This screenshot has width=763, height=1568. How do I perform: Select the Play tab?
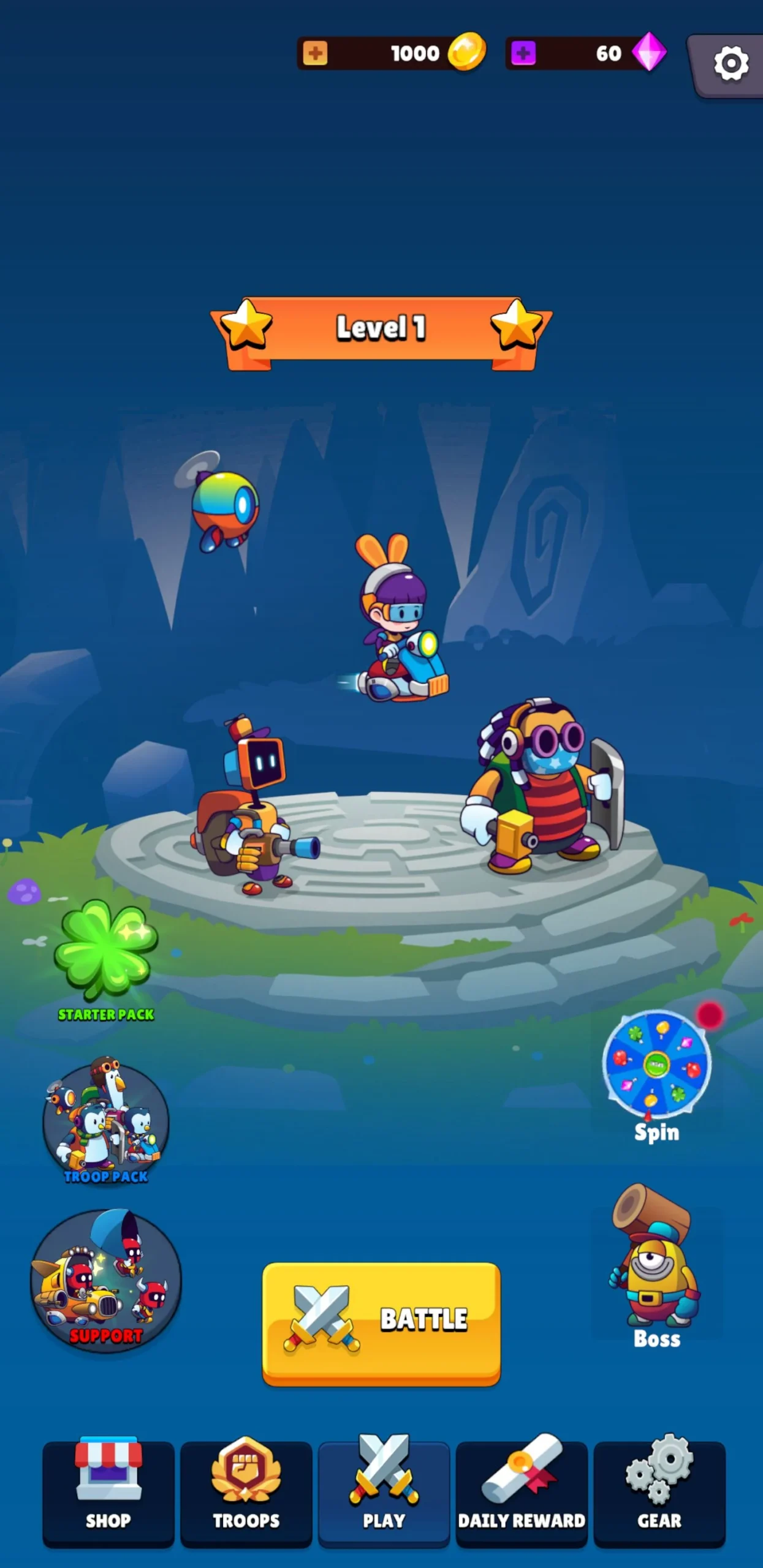click(x=384, y=1492)
